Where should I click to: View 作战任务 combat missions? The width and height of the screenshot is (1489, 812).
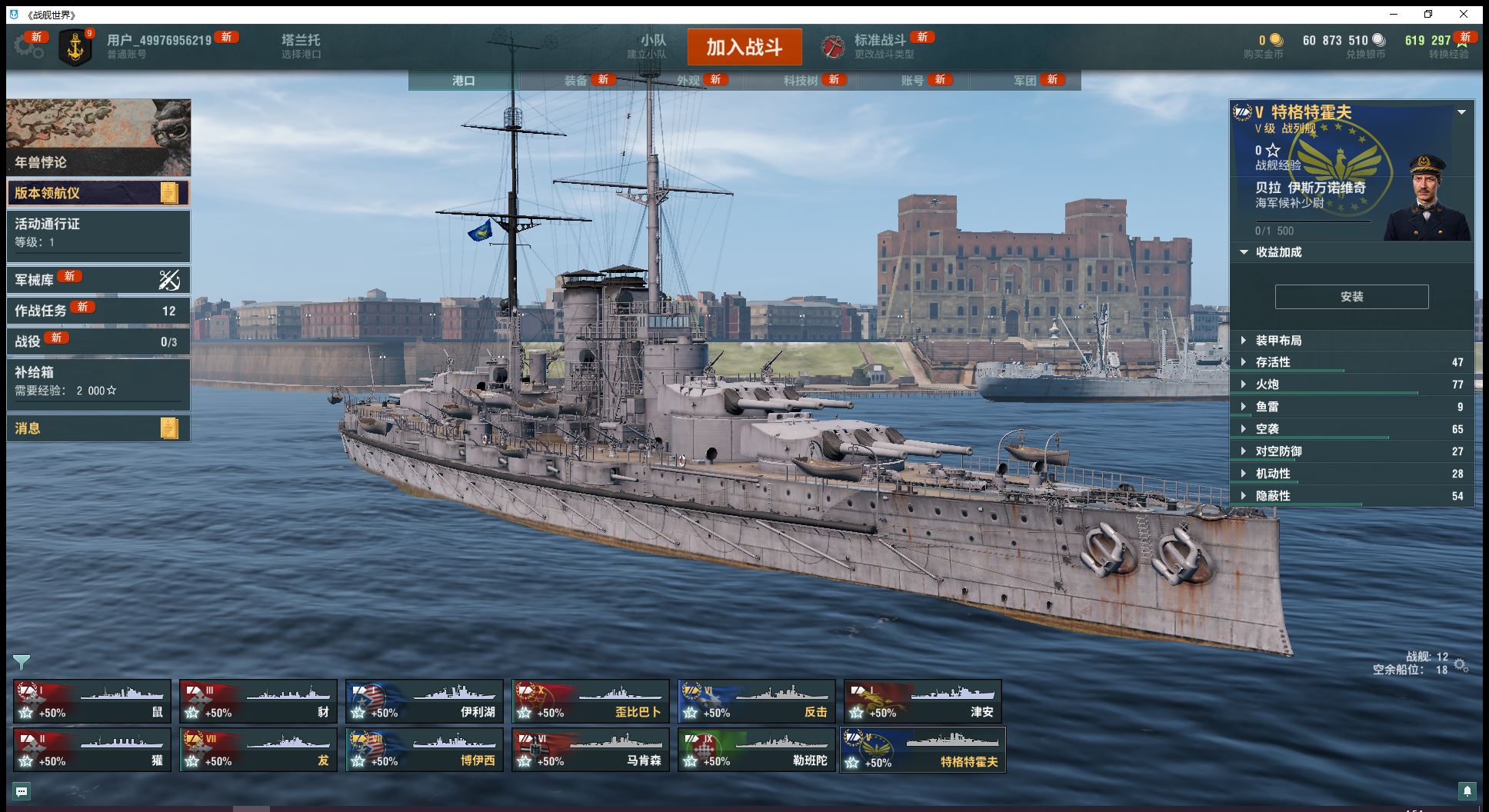click(98, 311)
